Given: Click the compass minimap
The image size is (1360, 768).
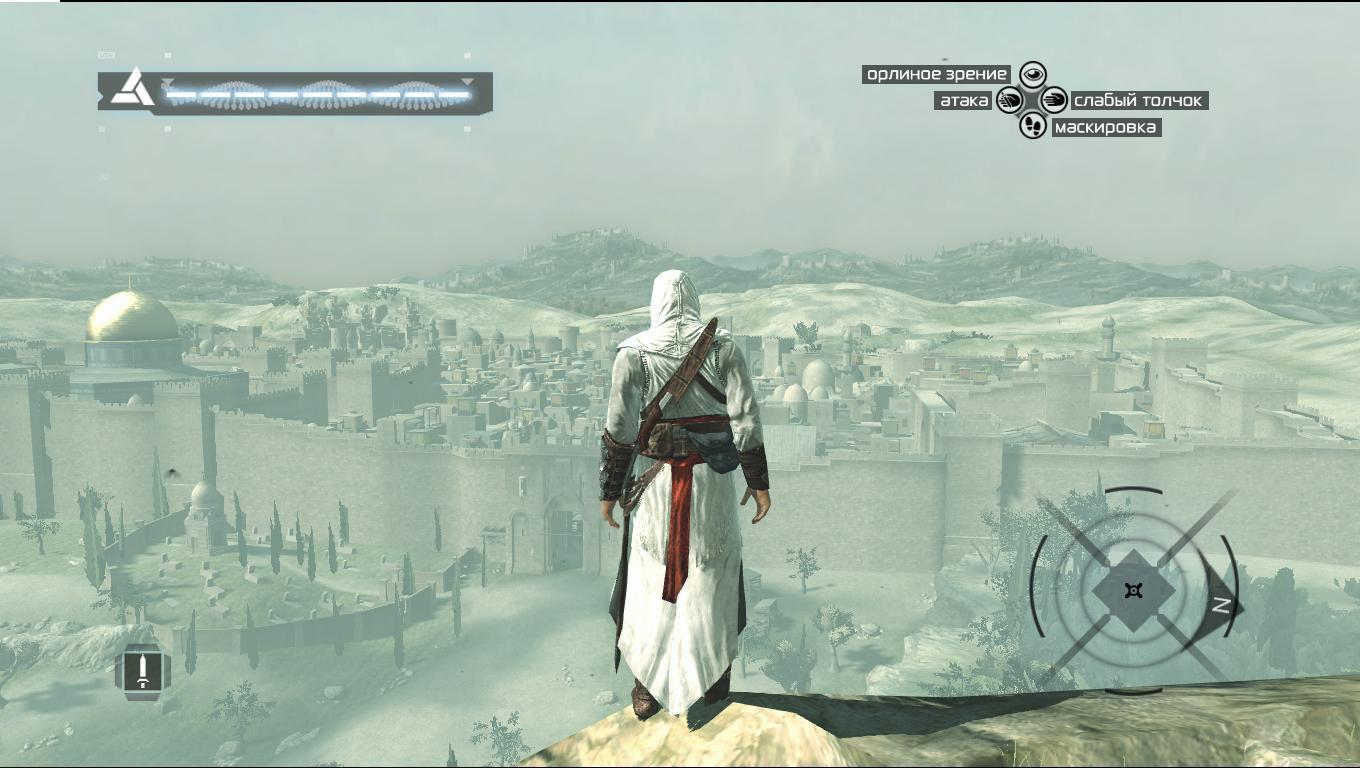Looking at the screenshot, I should [x=1132, y=590].
